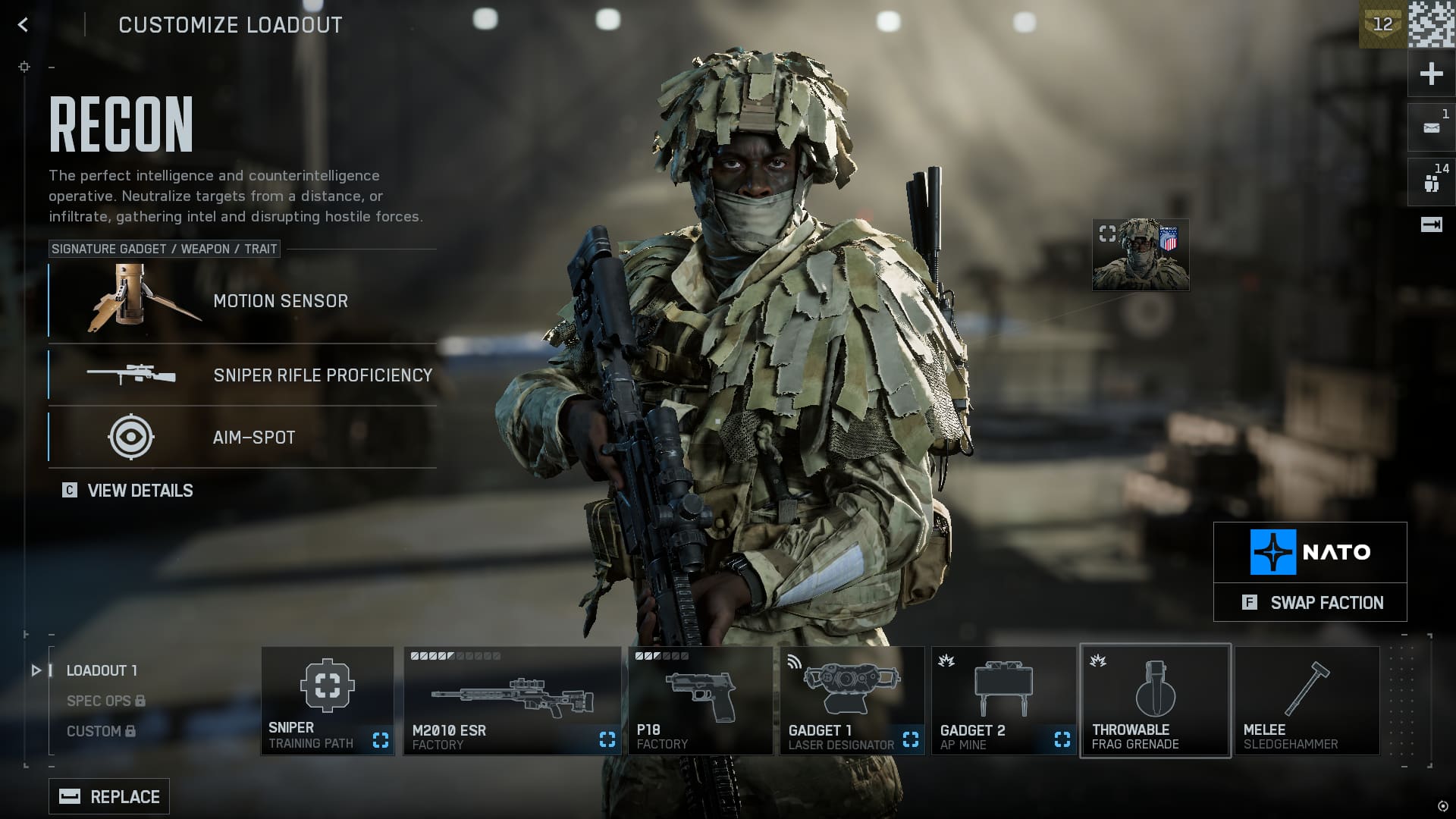Select the AP Mine Gadget 2 icon

click(x=1003, y=690)
